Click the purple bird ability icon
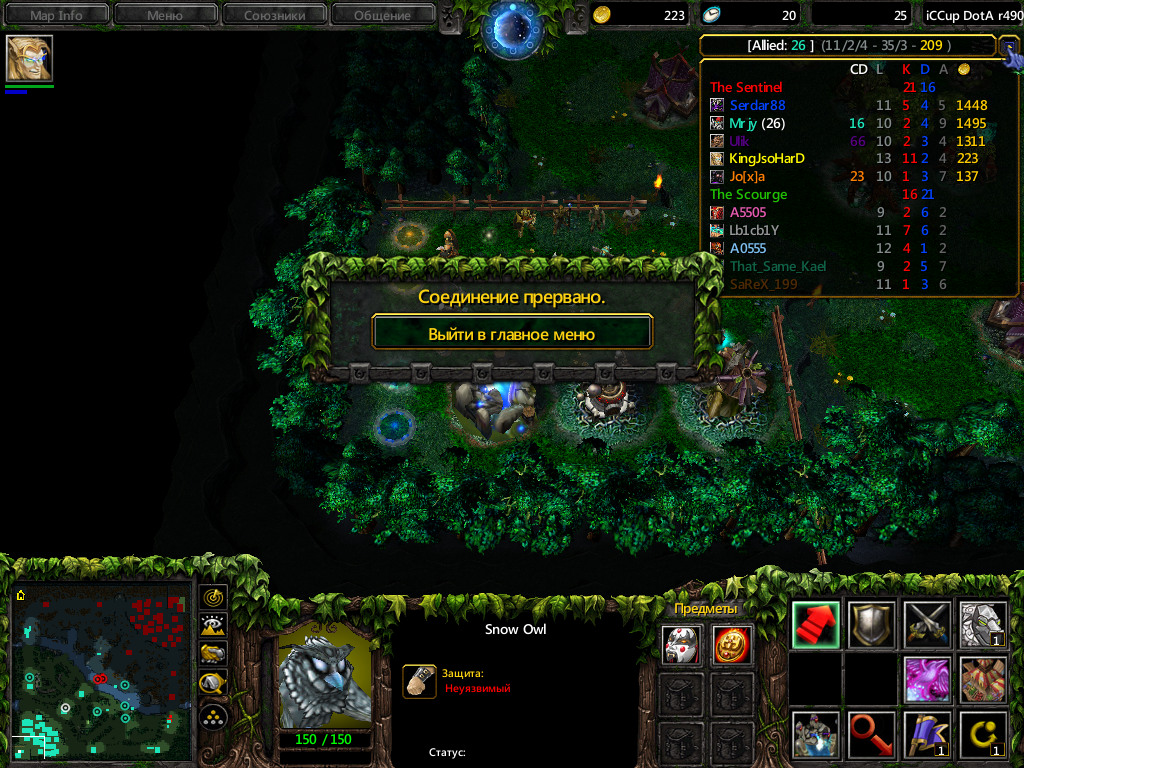The height and width of the screenshot is (768, 1152). pyautogui.click(x=927, y=680)
